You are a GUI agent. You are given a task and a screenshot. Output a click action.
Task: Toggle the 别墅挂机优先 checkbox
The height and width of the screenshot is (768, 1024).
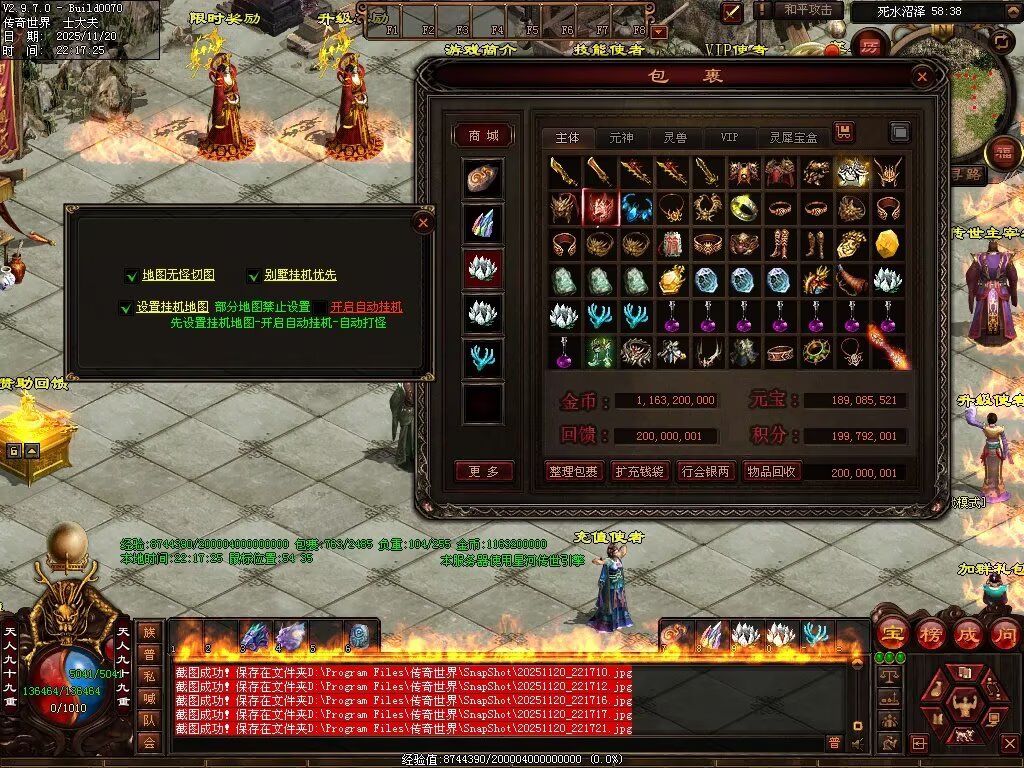[253, 275]
